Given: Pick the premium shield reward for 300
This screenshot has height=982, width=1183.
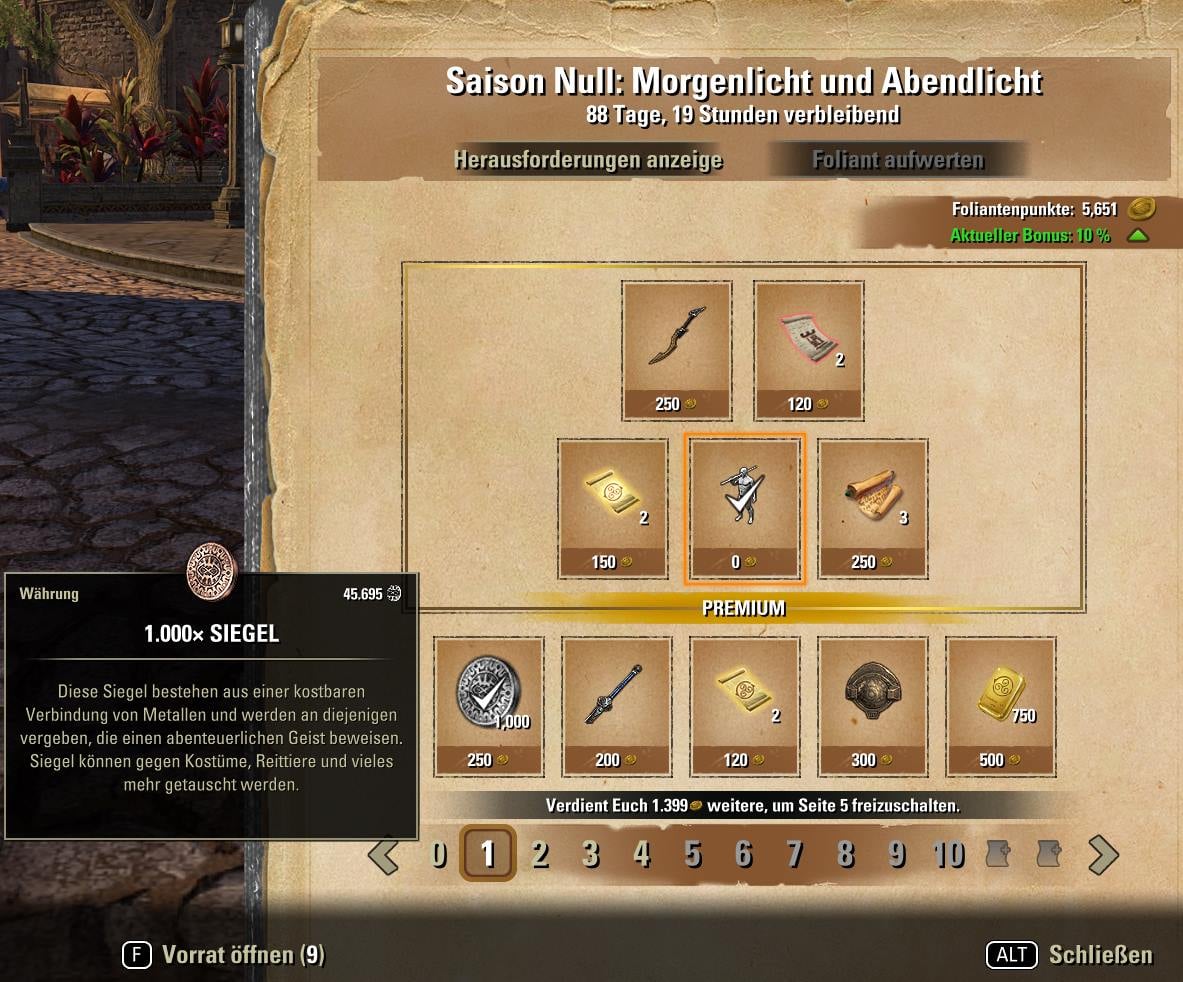Looking at the screenshot, I should (x=872, y=706).
